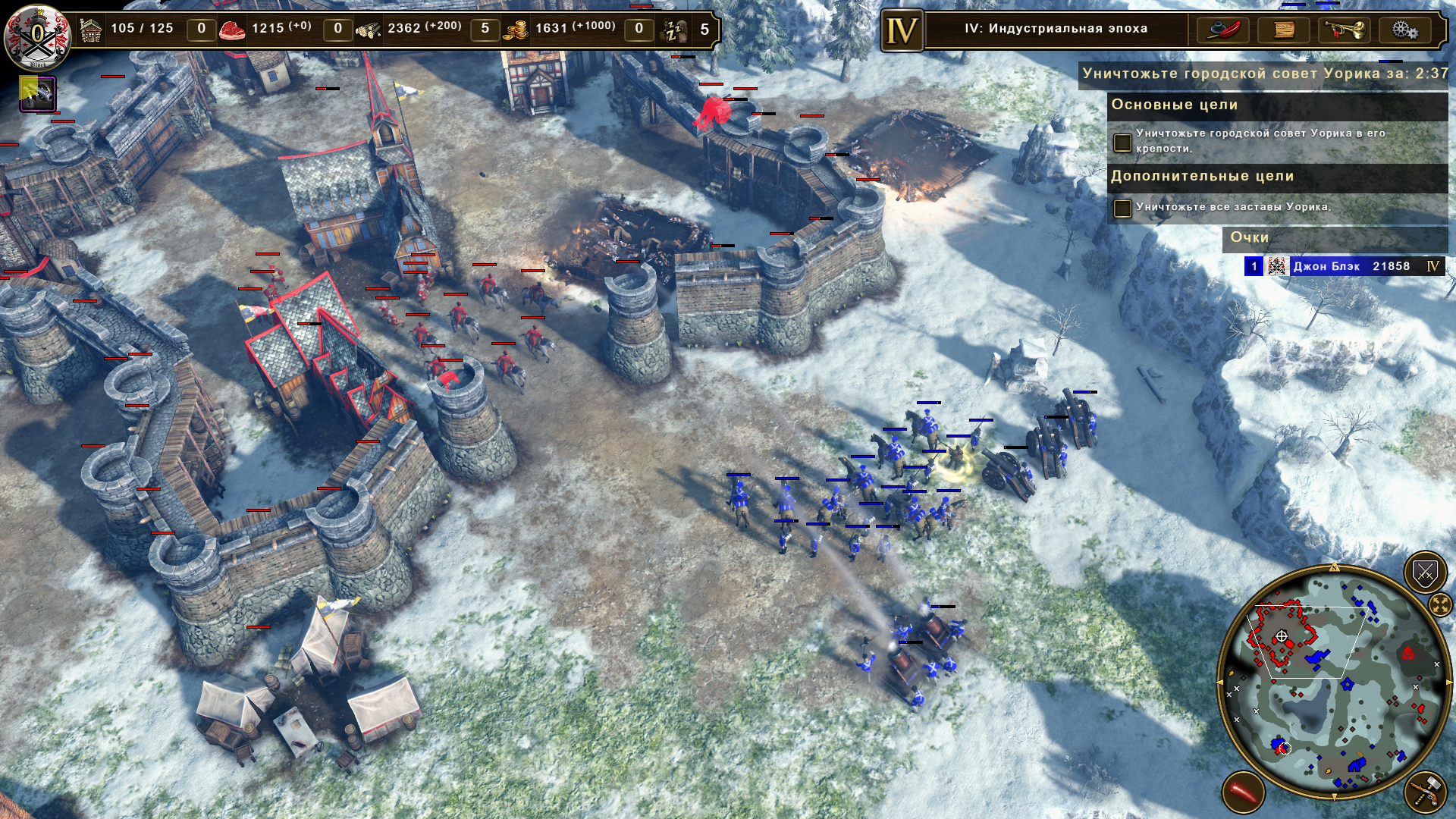Click the house population icon

[x=91, y=30]
